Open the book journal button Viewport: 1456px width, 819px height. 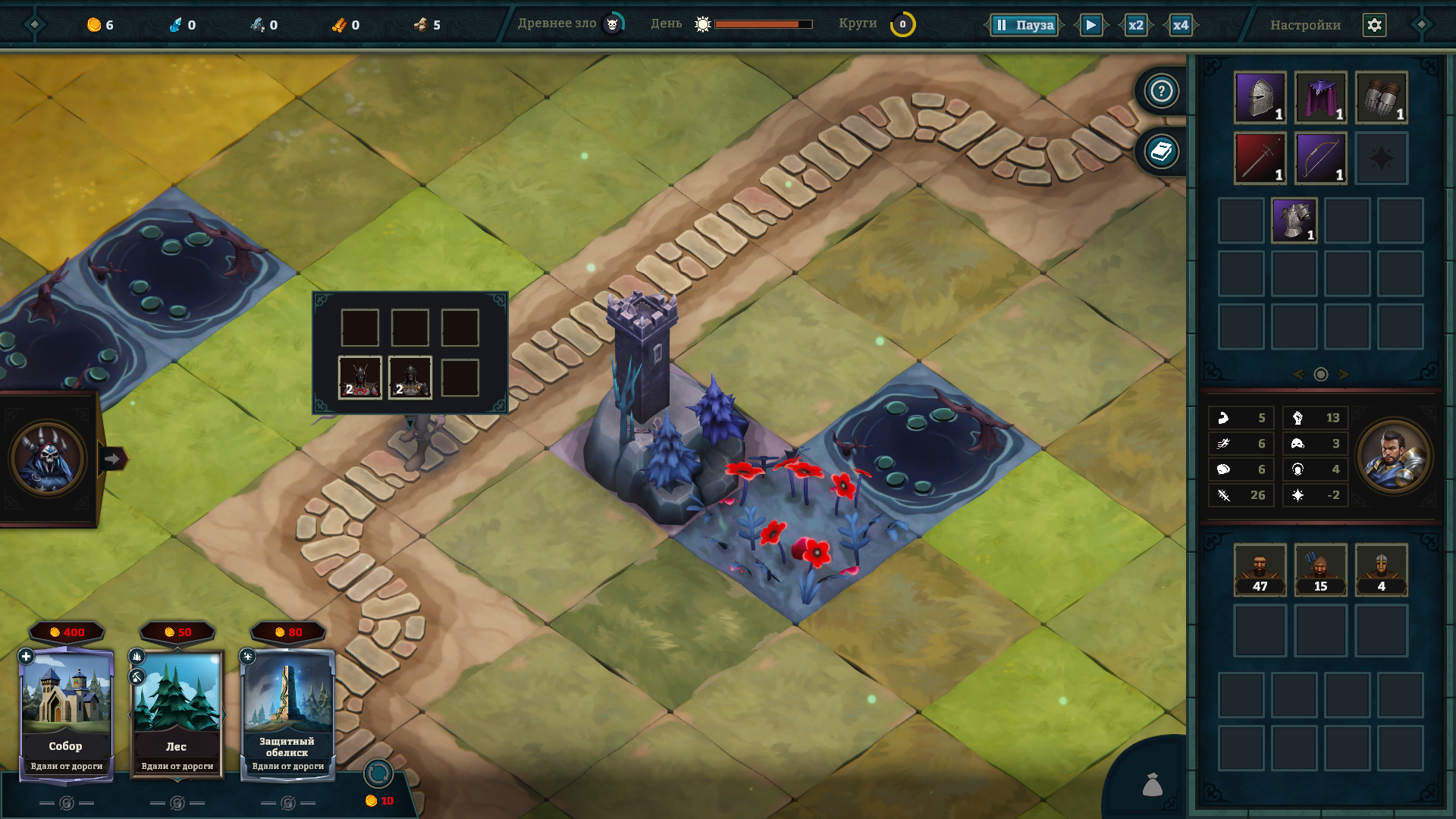pyautogui.click(x=1161, y=152)
